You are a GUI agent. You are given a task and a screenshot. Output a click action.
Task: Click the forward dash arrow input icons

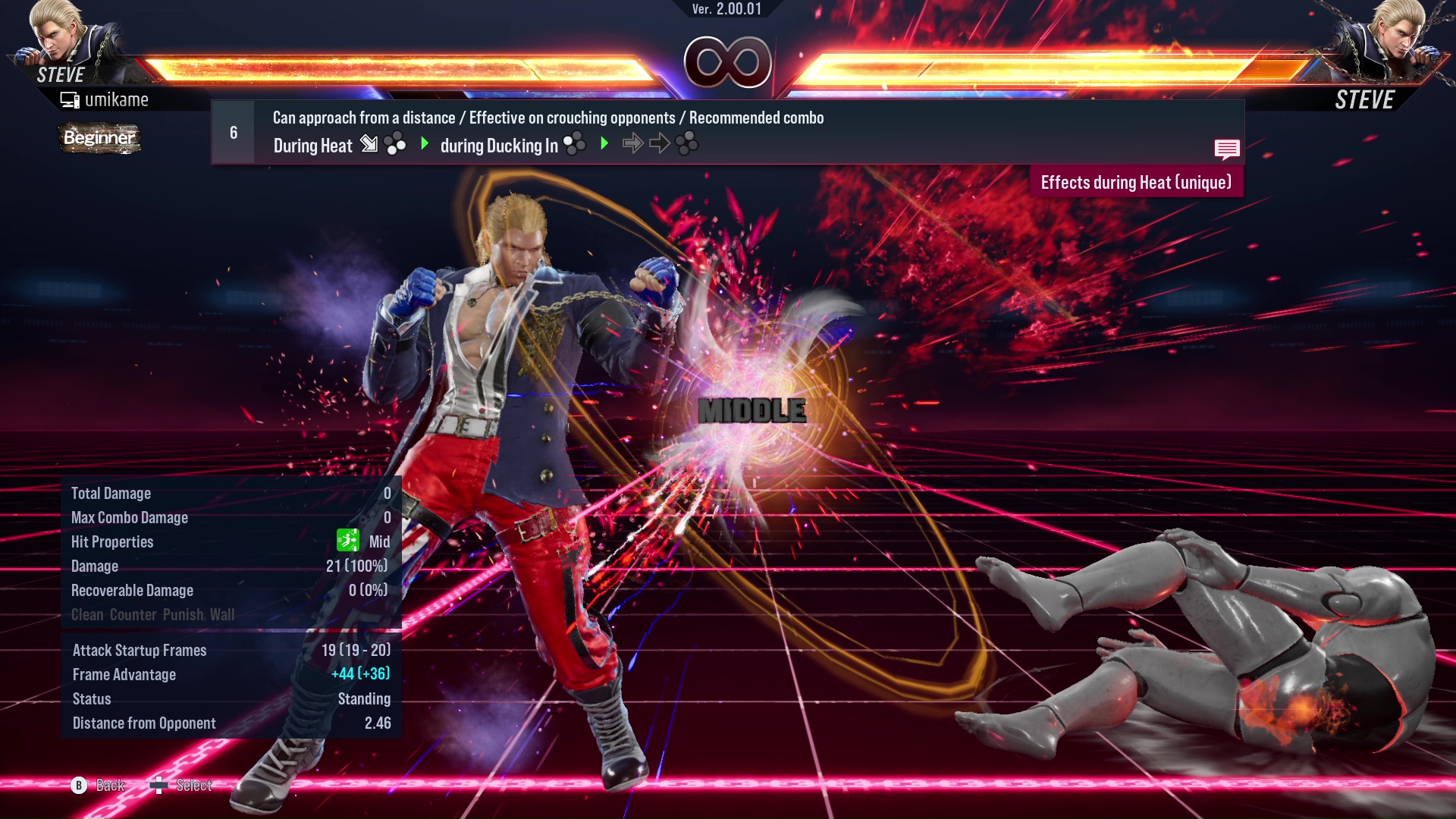point(646,142)
